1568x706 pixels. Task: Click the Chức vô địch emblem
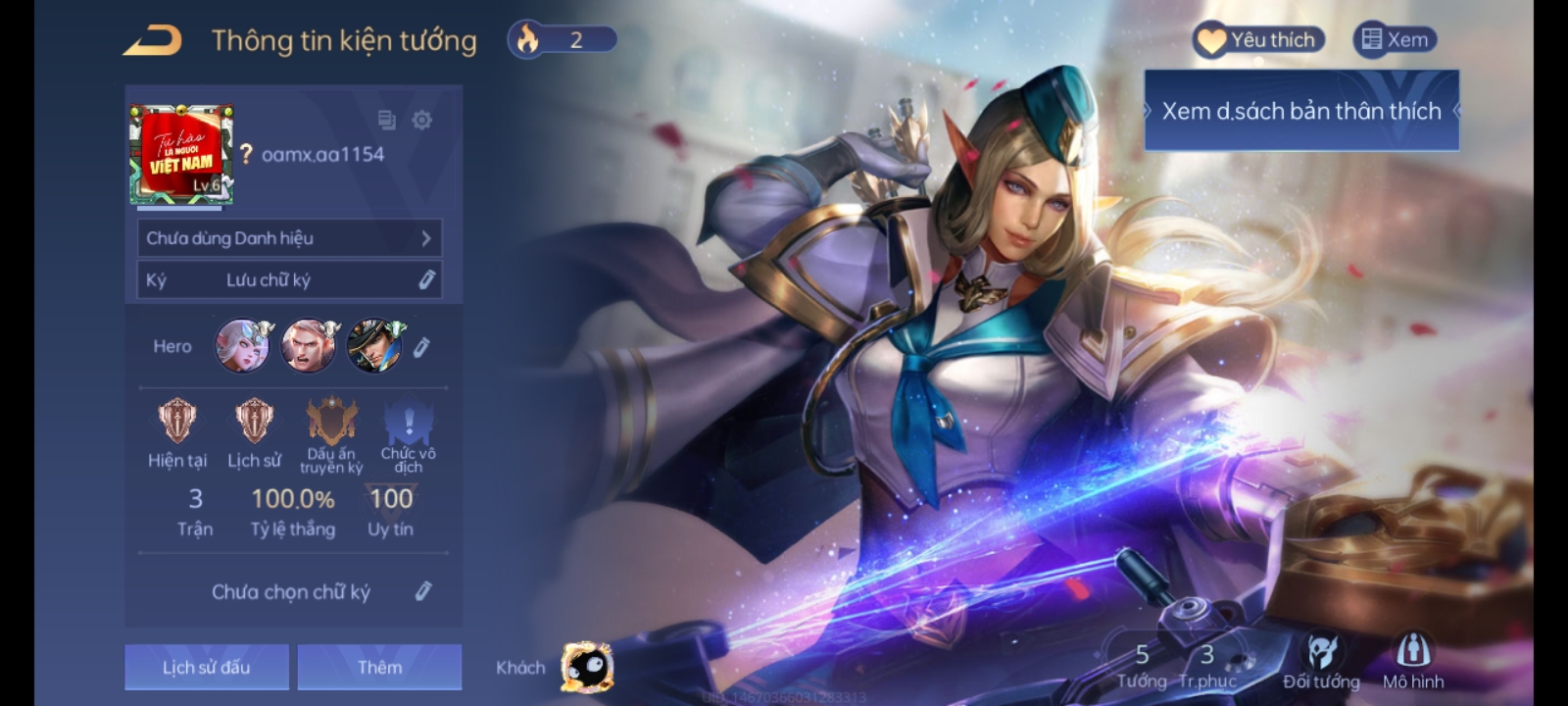point(409,424)
